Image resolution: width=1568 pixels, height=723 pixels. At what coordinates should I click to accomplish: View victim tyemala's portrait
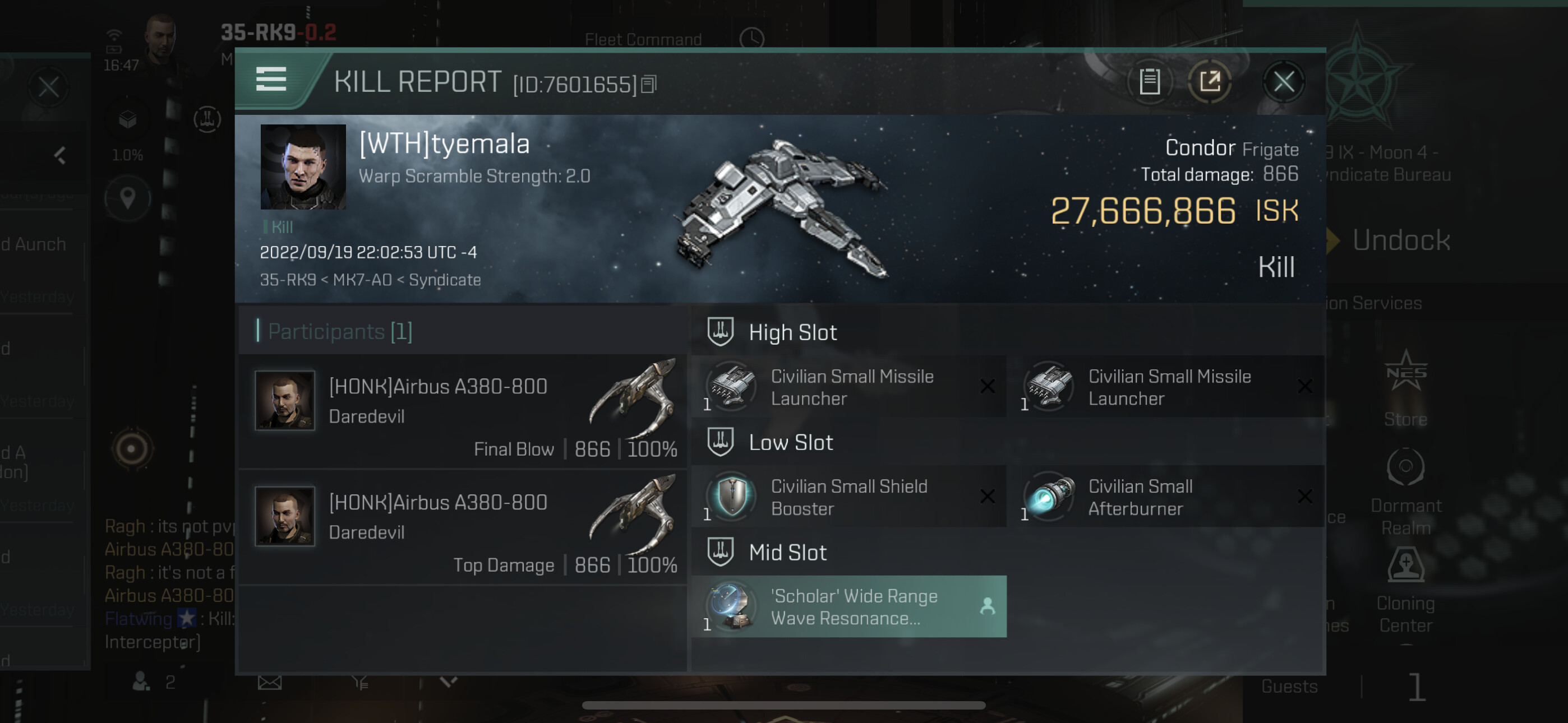[302, 167]
